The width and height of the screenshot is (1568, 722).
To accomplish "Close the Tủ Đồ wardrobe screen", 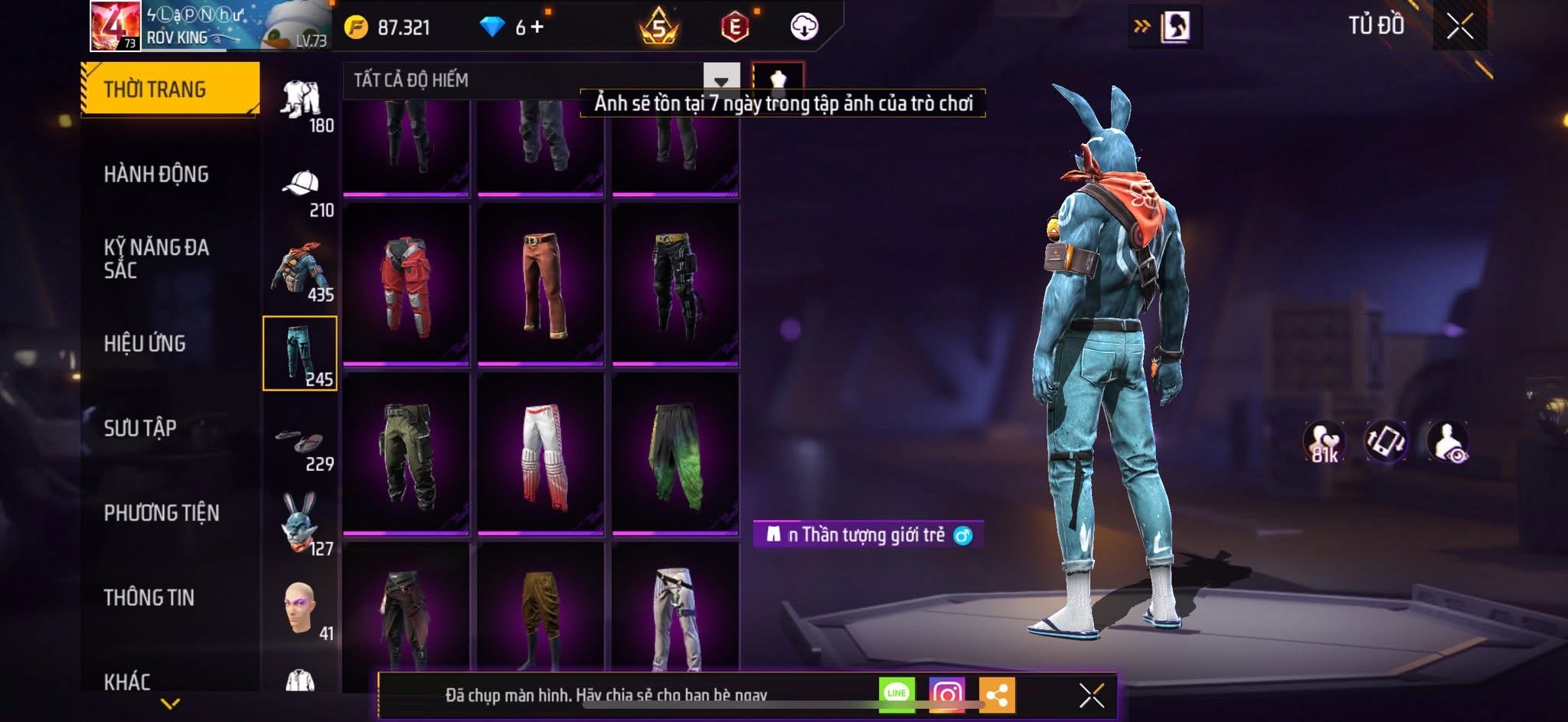I will 1459,27.
